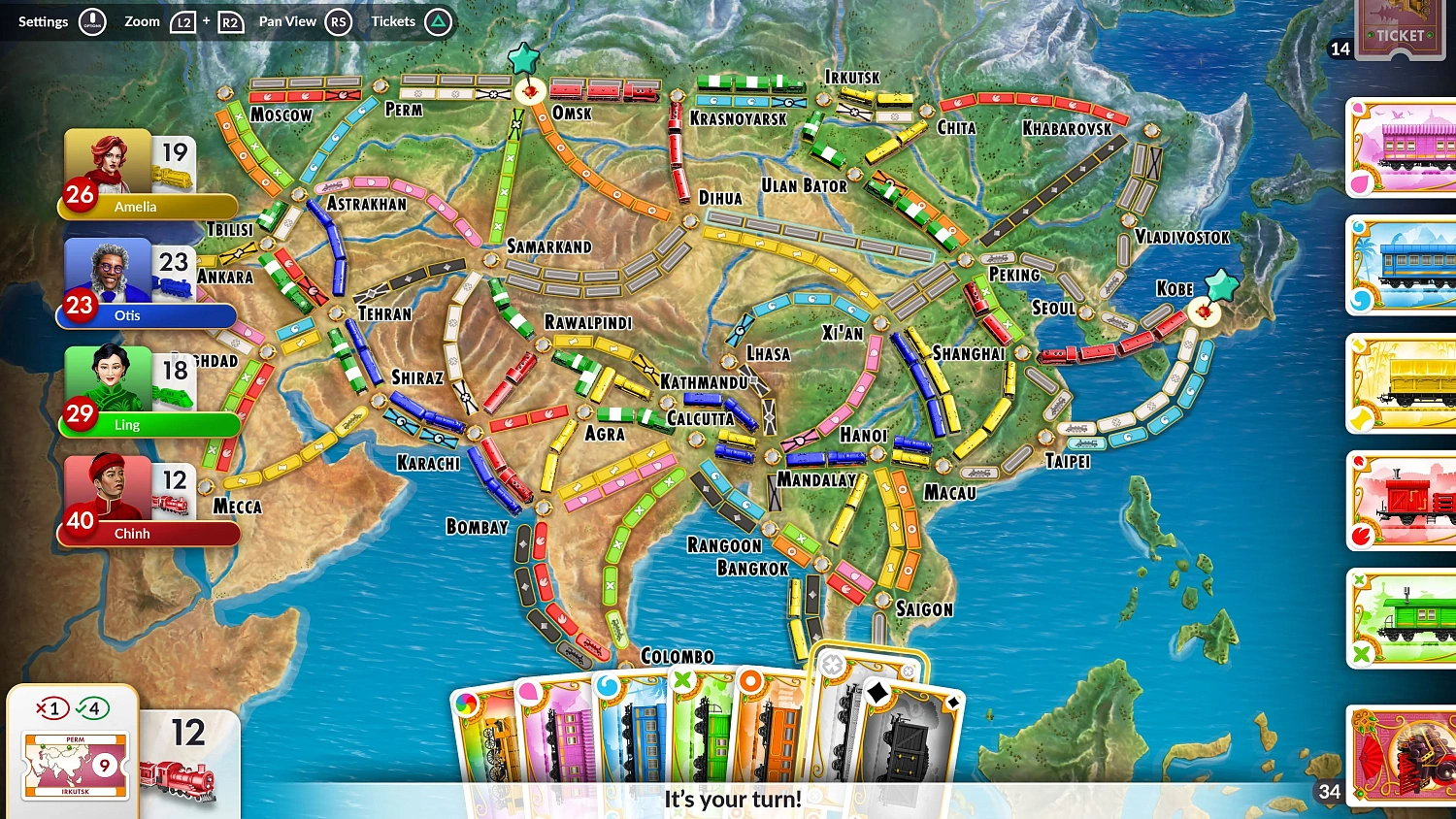Viewport: 1456px width, 819px height.
Task: Open tickets via the green triangle icon
Action: point(439,21)
